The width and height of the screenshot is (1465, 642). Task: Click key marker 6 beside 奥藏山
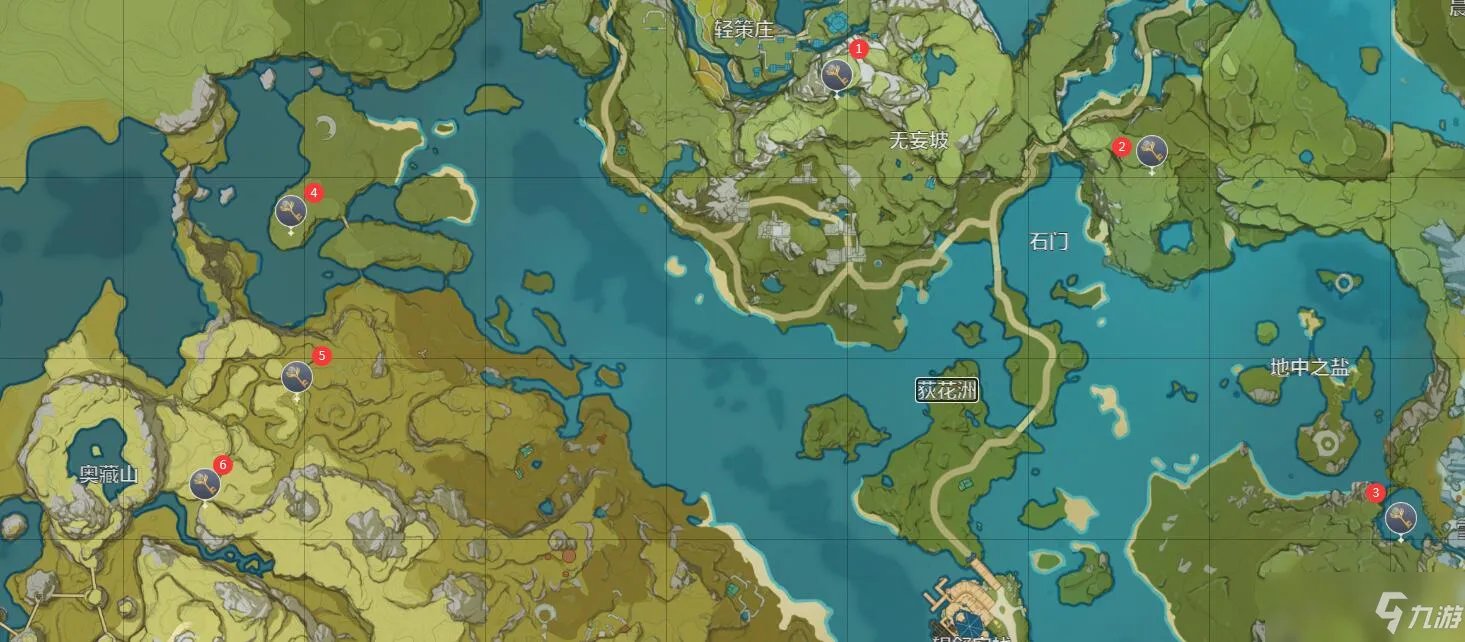(x=205, y=484)
